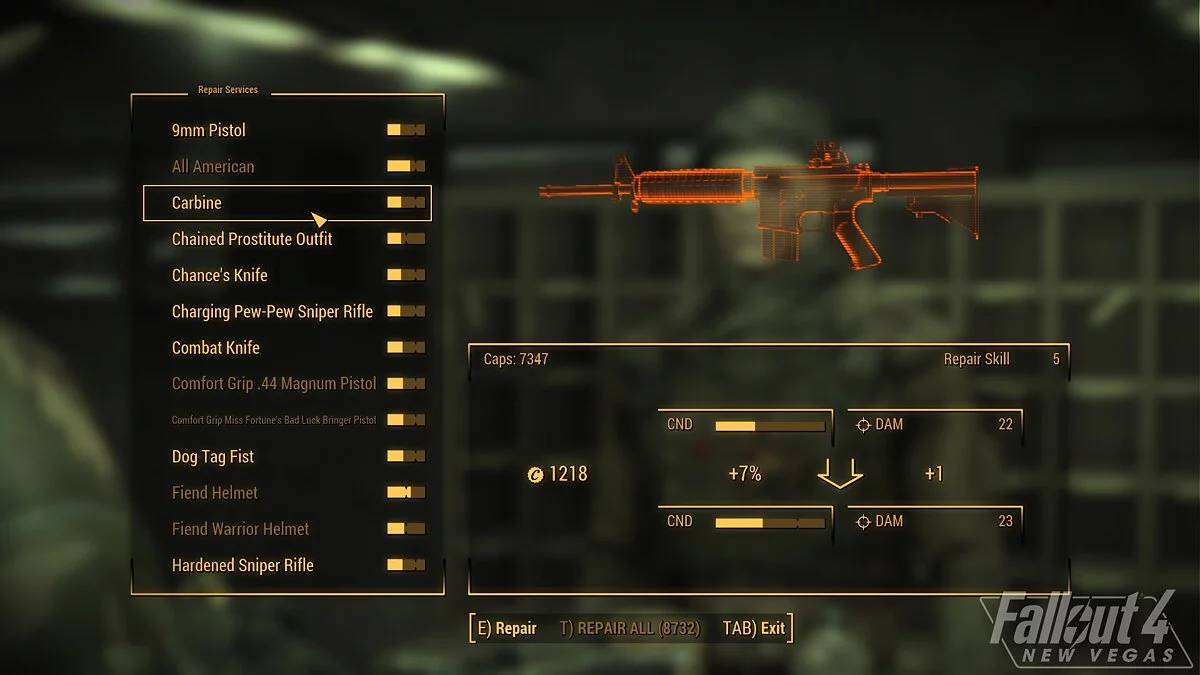Select the Hardened Sniper Rifle

243,565
